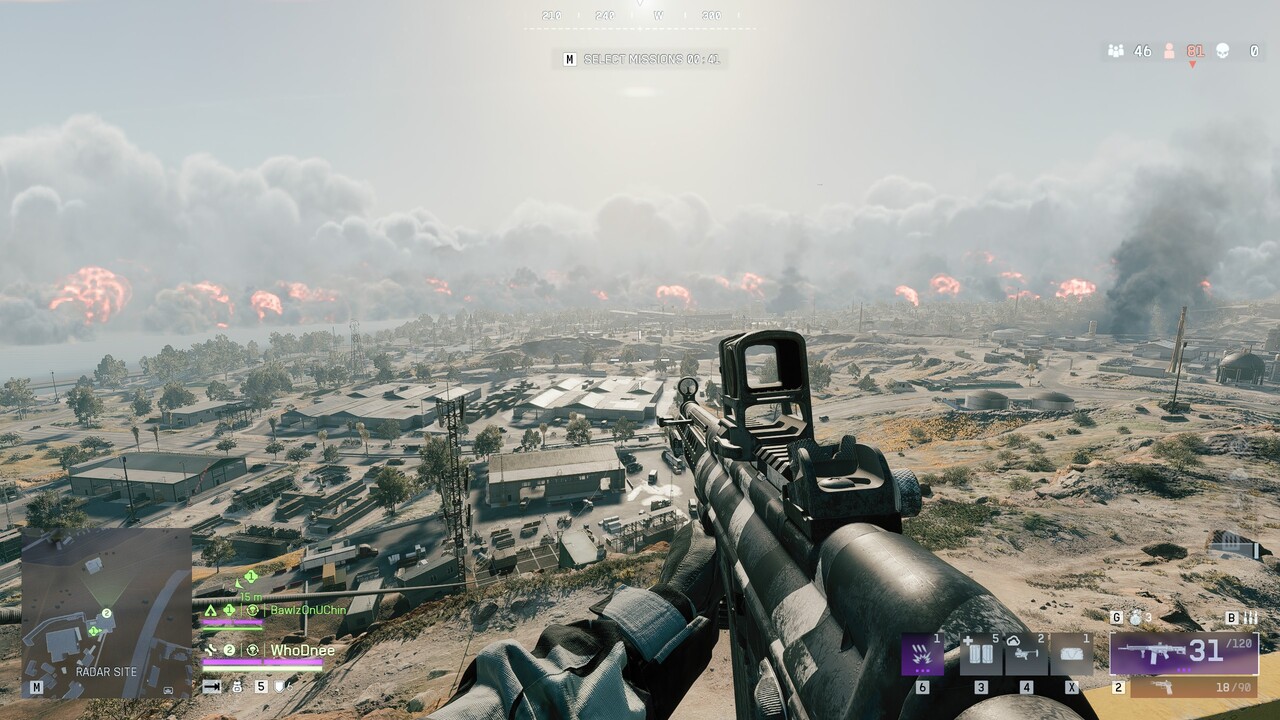Click the armor shield icon in the squad panel

[x=279, y=687]
